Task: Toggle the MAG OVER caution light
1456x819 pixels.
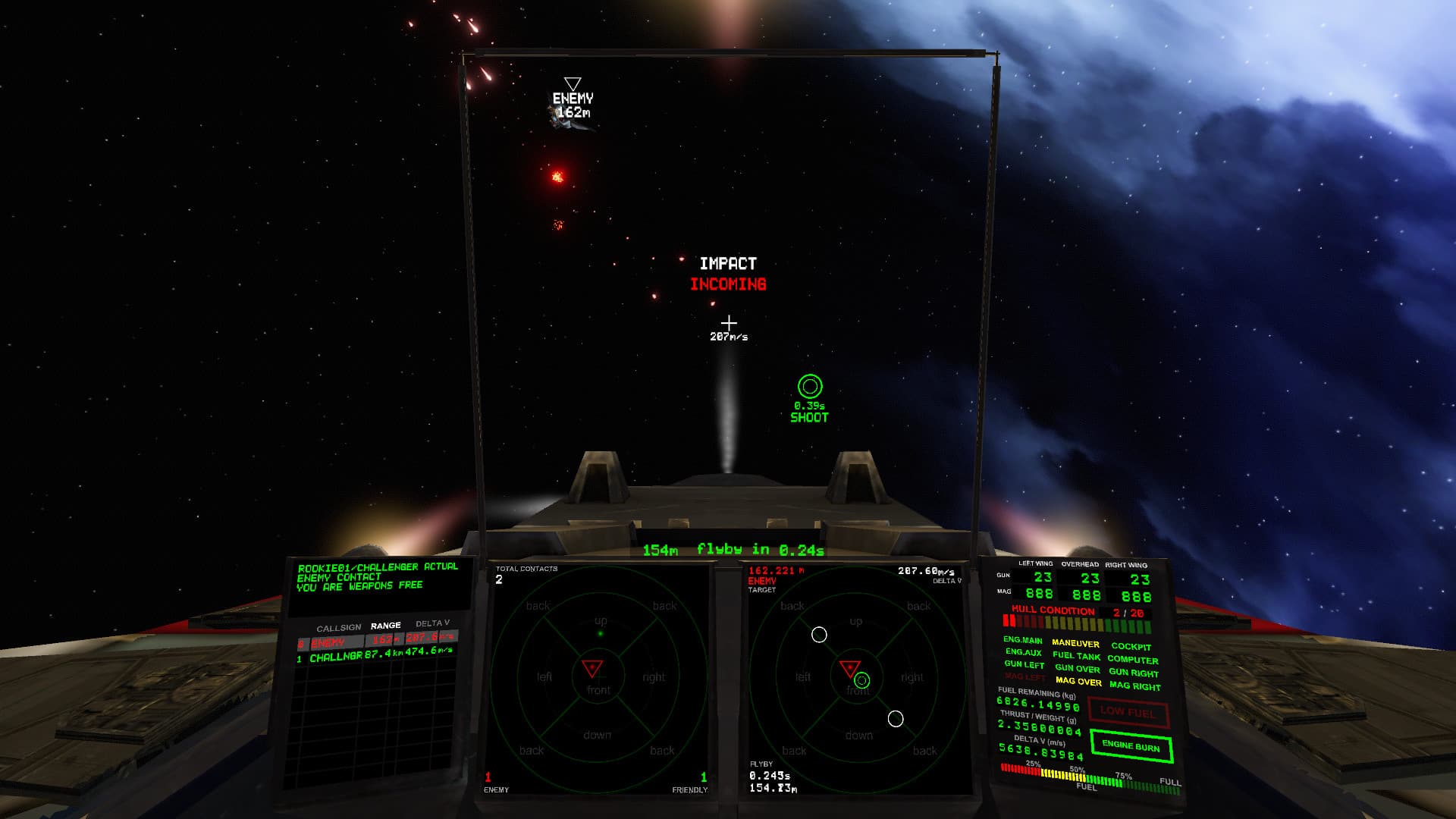Action: (1077, 682)
